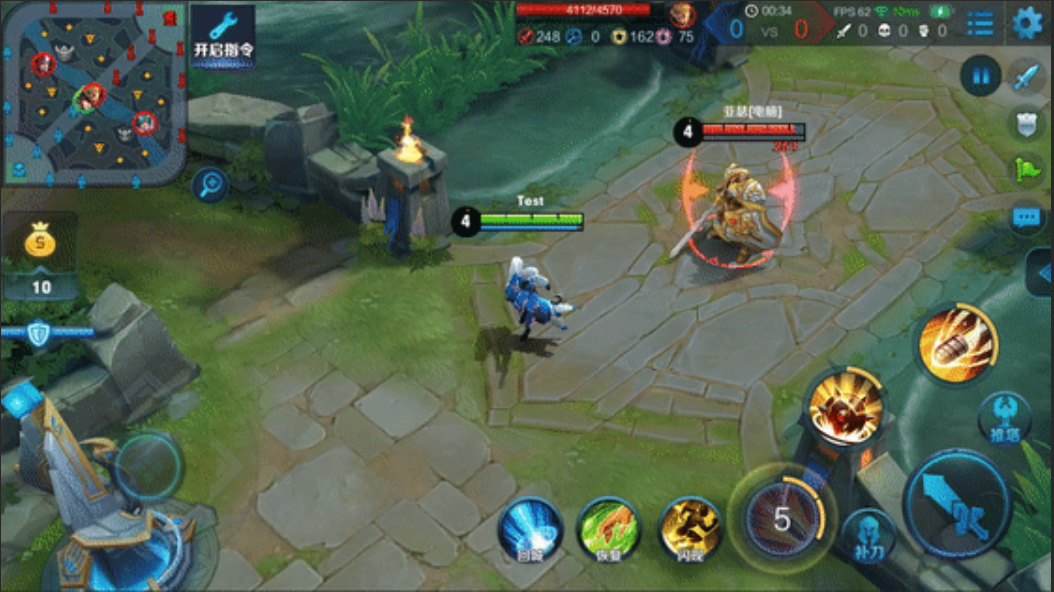The image size is (1054, 592).
Task: Hit the large sword basic attack button
Action: pyautogui.click(x=957, y=503)
